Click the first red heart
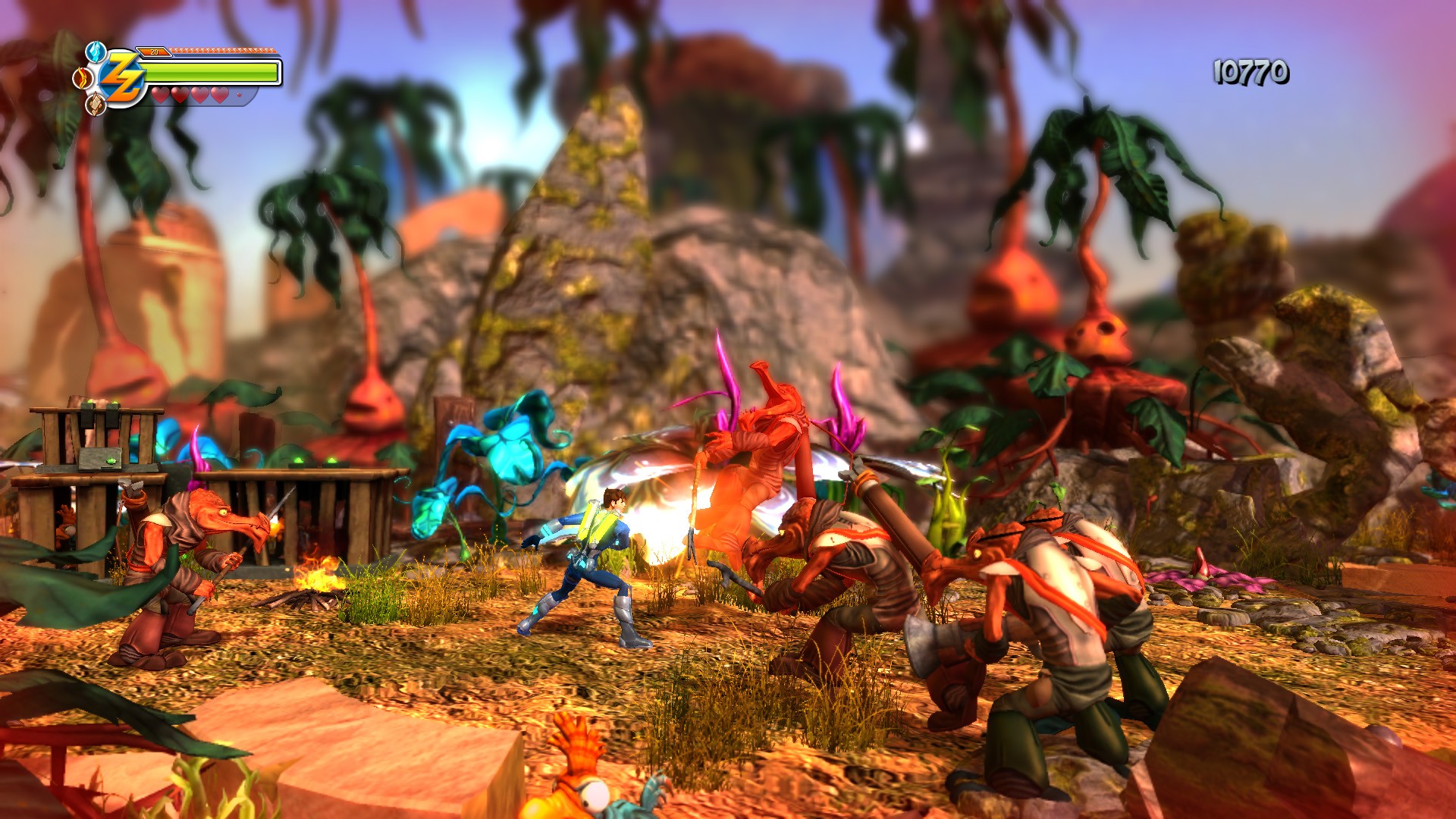The image size is (1456, 819). click(159, 95)
